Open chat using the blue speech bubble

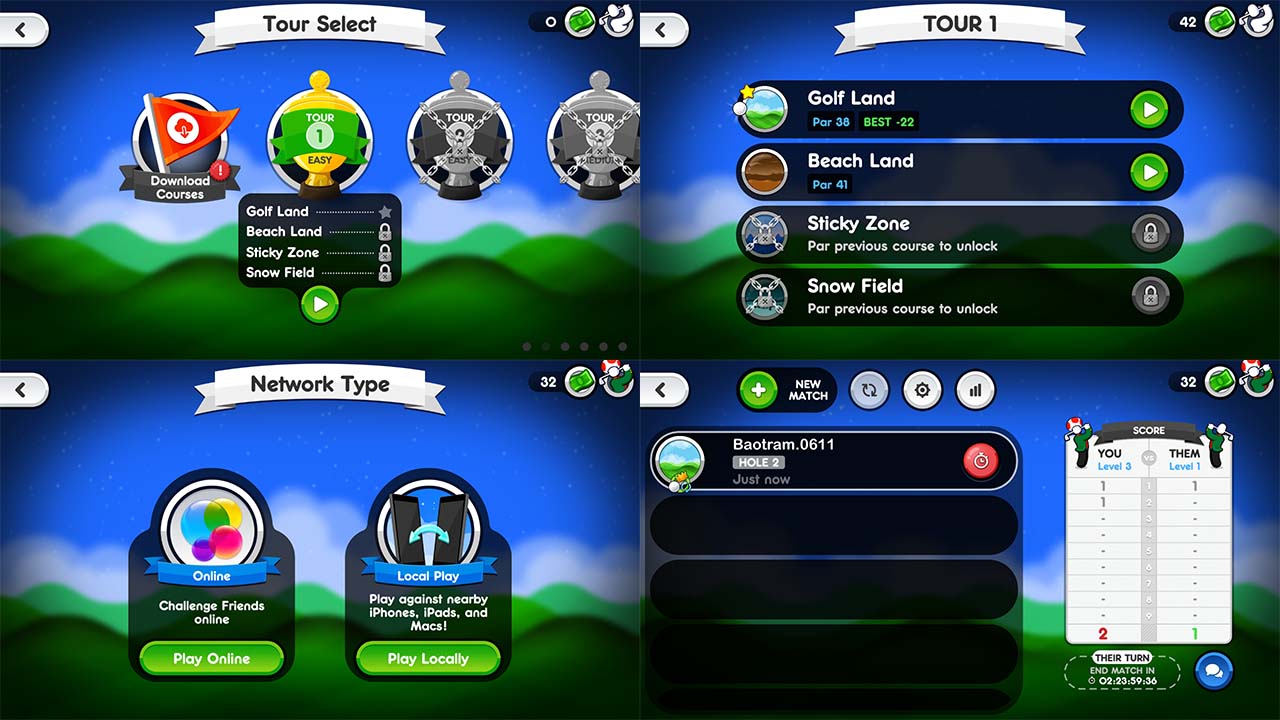coord(1214,670)
